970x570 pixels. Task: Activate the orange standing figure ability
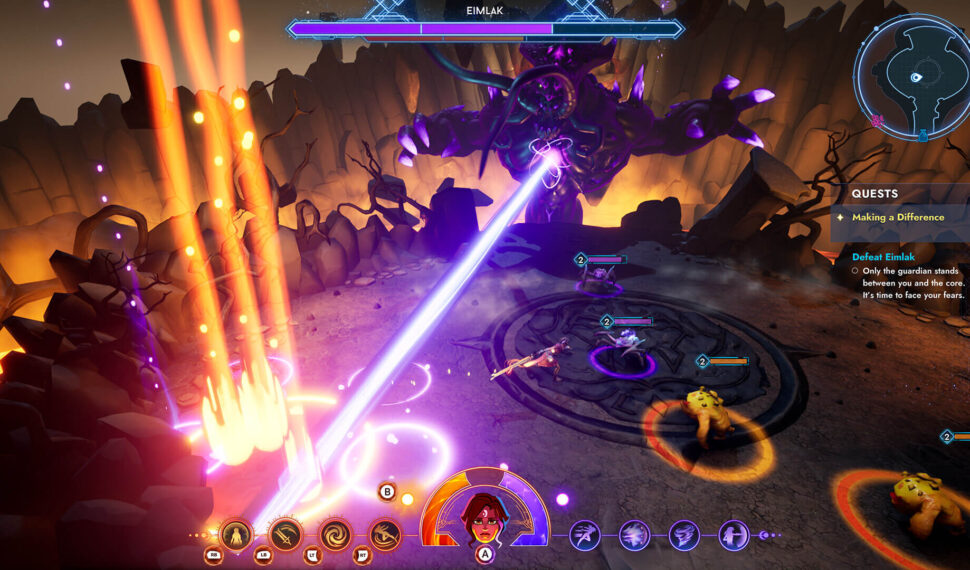pos(236,535)
